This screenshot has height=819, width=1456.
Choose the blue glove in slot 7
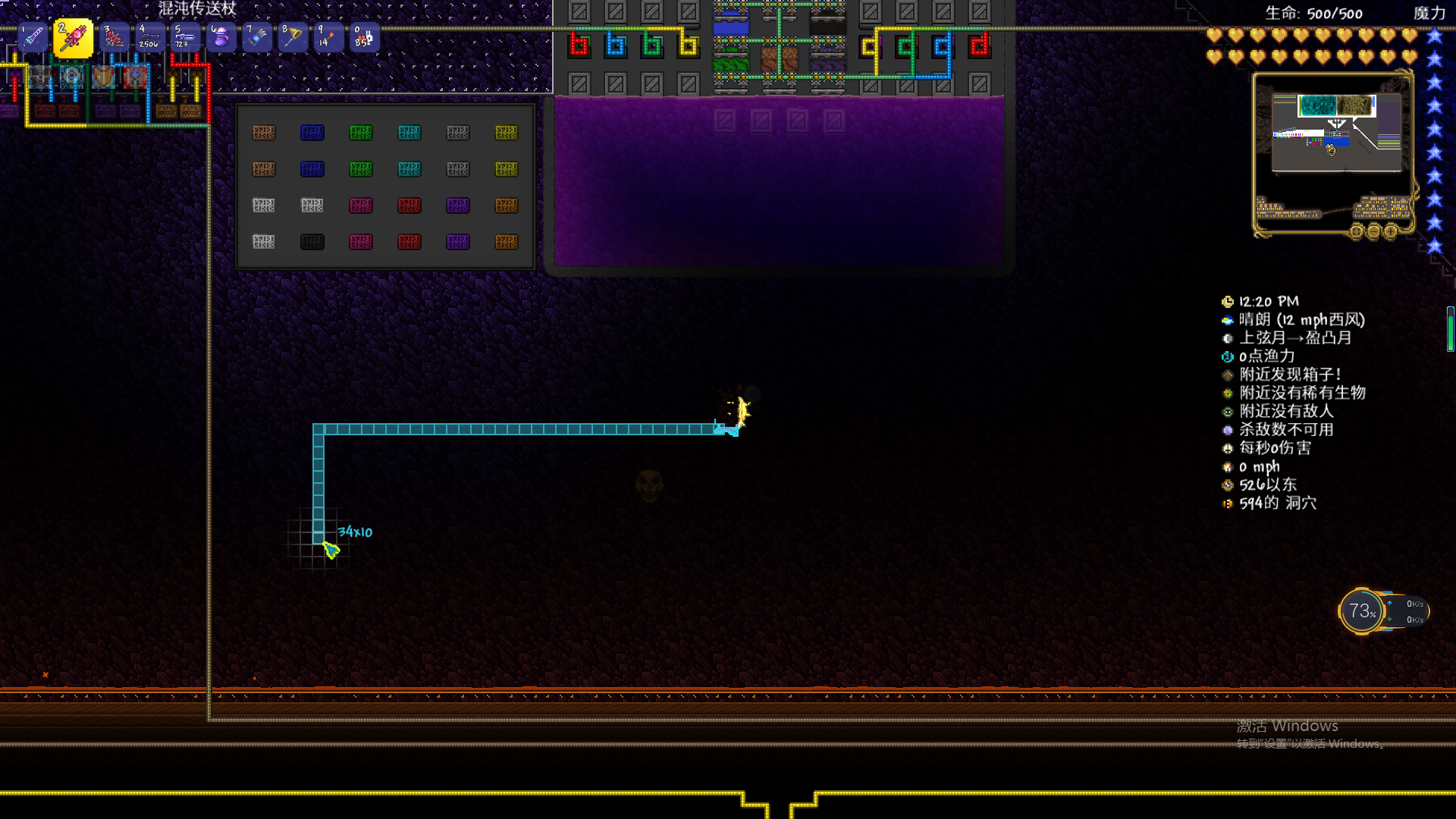256,37
